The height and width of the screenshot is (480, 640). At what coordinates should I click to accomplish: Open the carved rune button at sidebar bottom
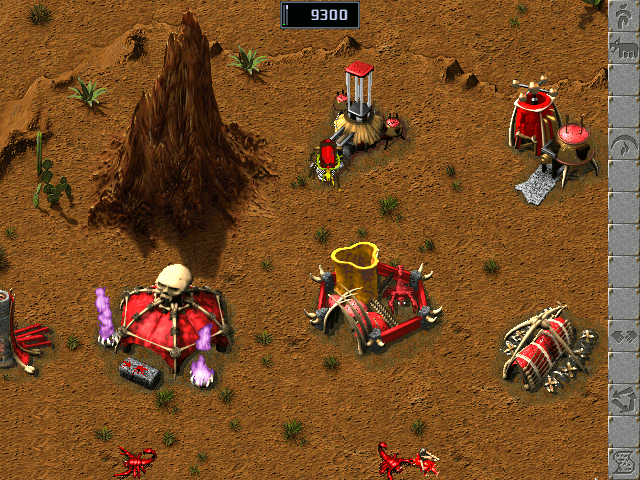click(622, 461)
